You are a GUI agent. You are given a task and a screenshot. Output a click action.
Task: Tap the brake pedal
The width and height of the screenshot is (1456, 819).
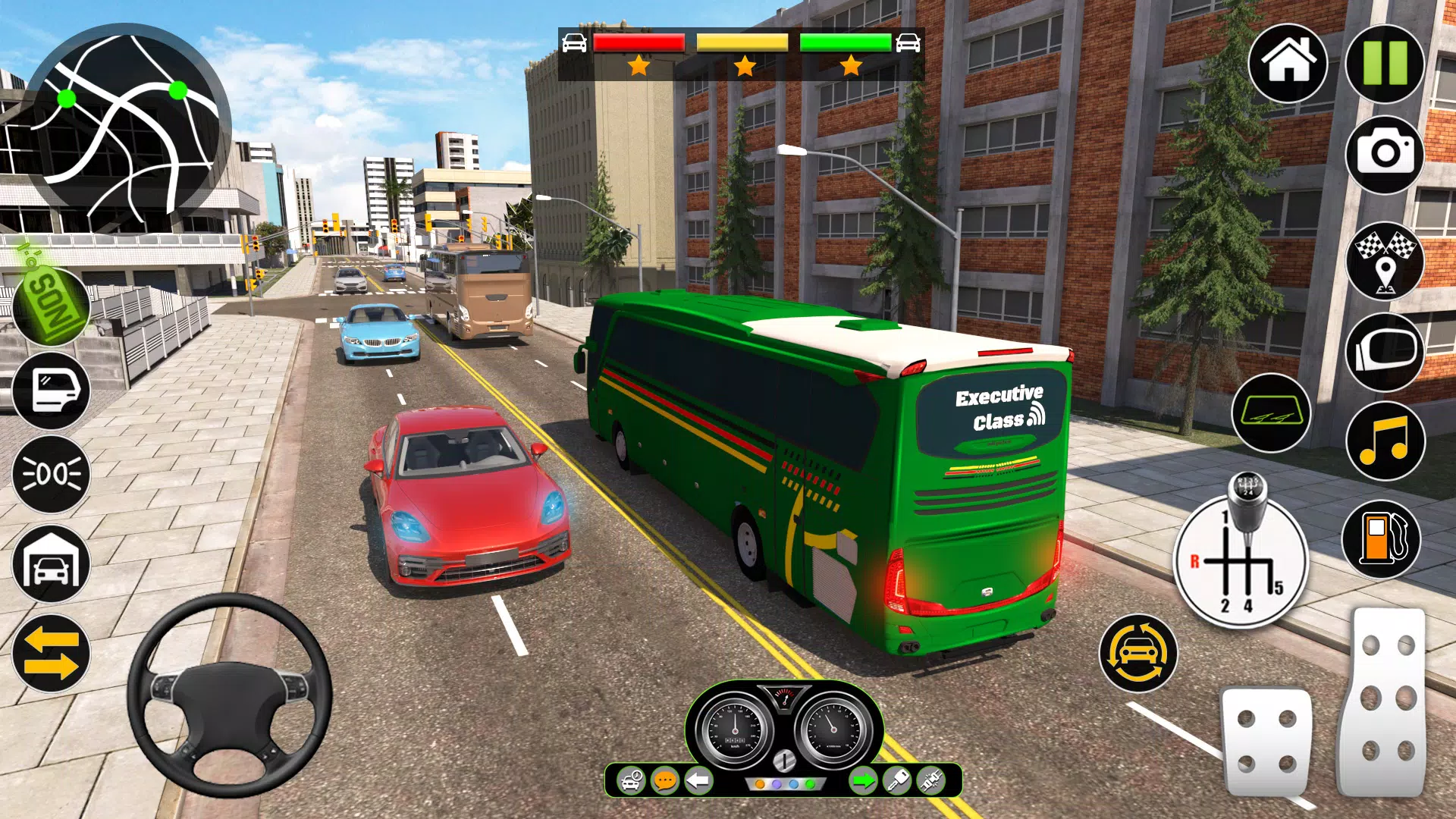point(1266,741)
